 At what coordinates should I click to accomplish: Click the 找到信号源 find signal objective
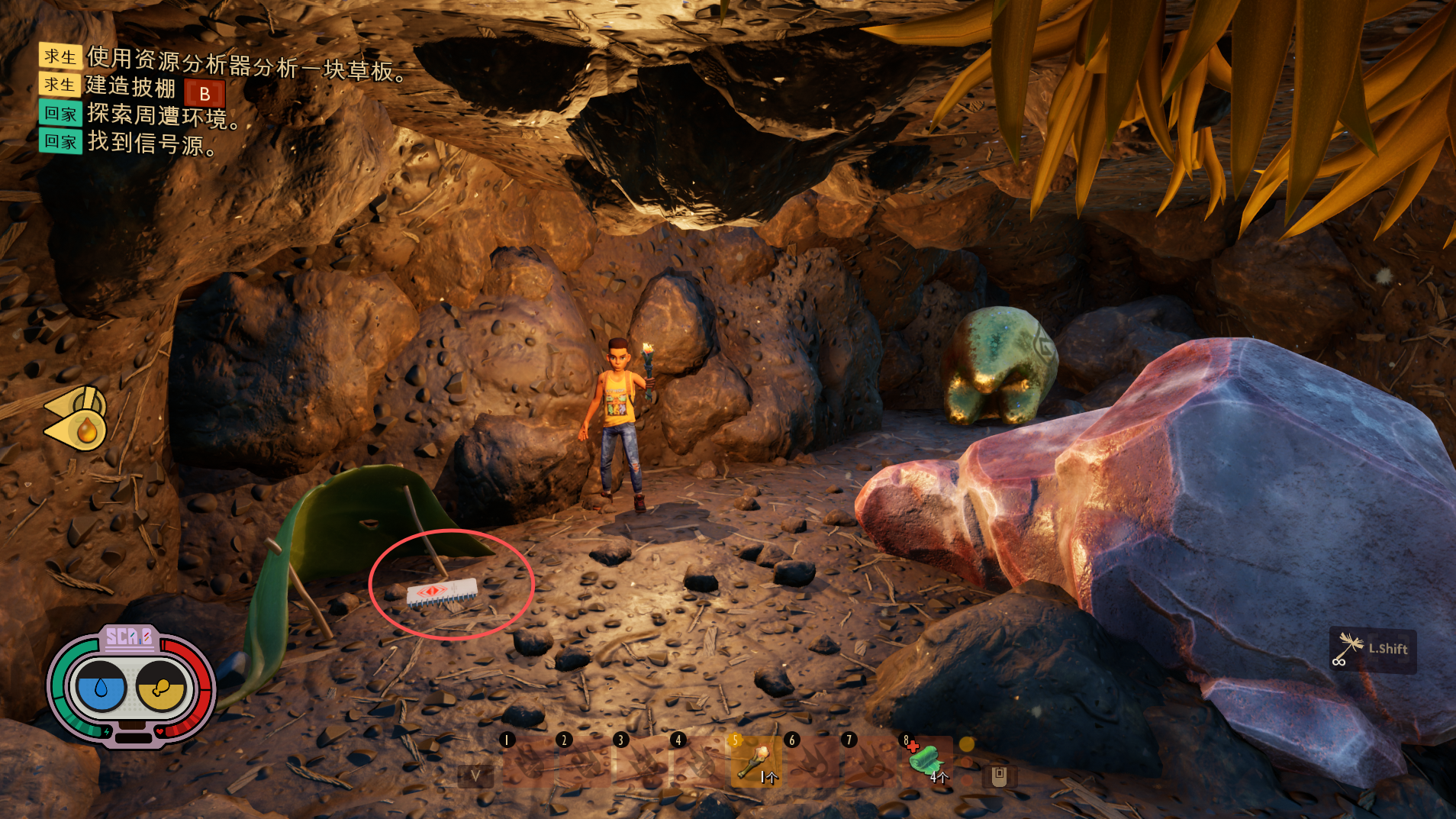tap(151, 143)
